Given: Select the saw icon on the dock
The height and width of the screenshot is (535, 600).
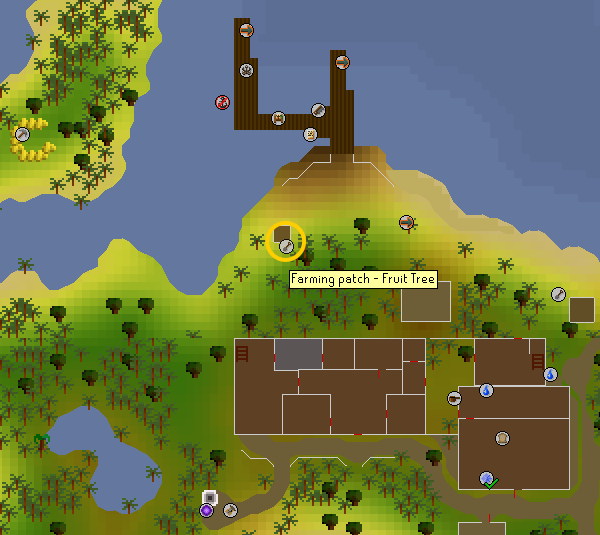Looking at the screenshot, I should pyautogui.click(x=318, y=110).
